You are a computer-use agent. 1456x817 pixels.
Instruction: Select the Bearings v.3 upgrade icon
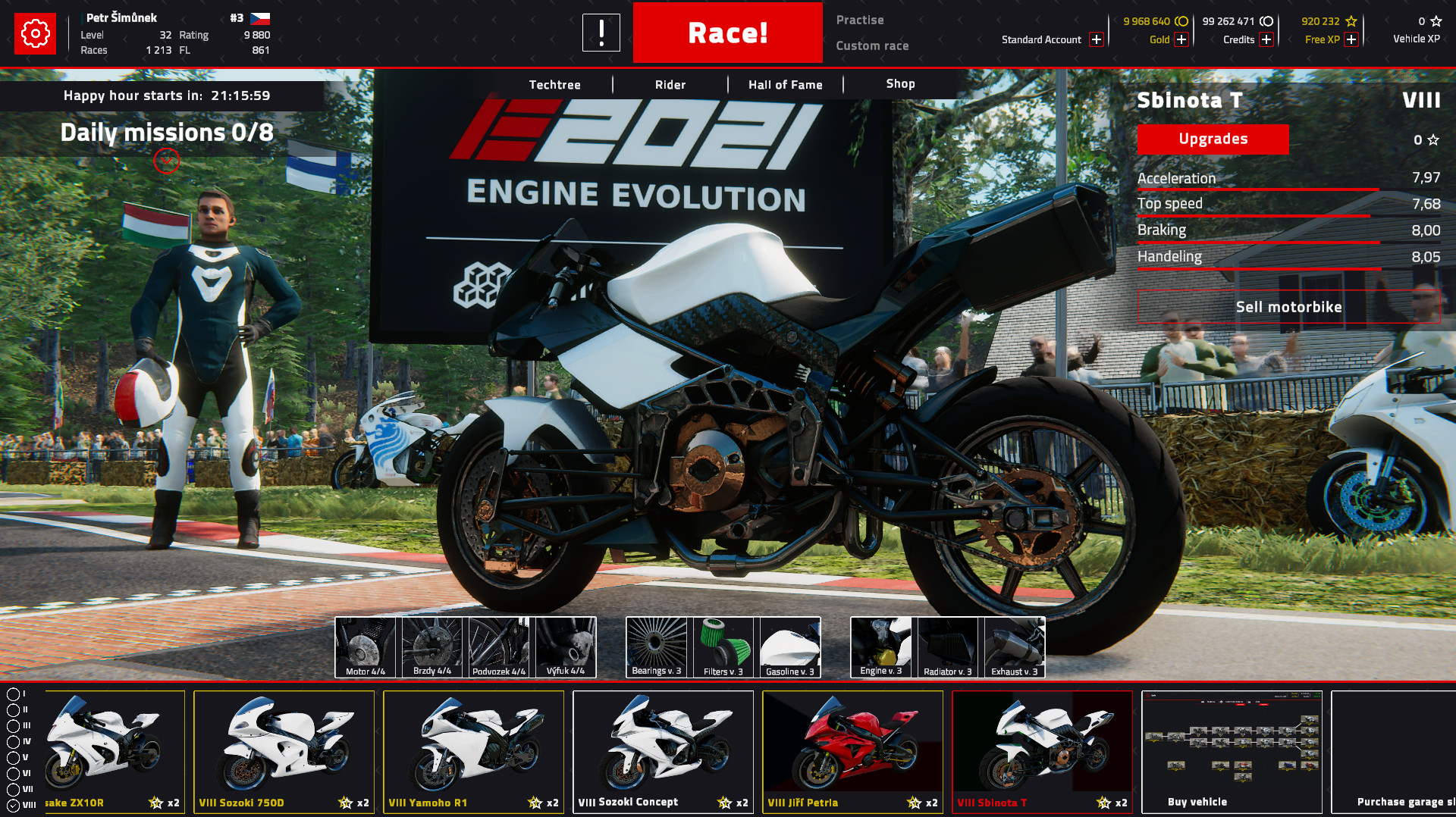[x=655, y=646]
